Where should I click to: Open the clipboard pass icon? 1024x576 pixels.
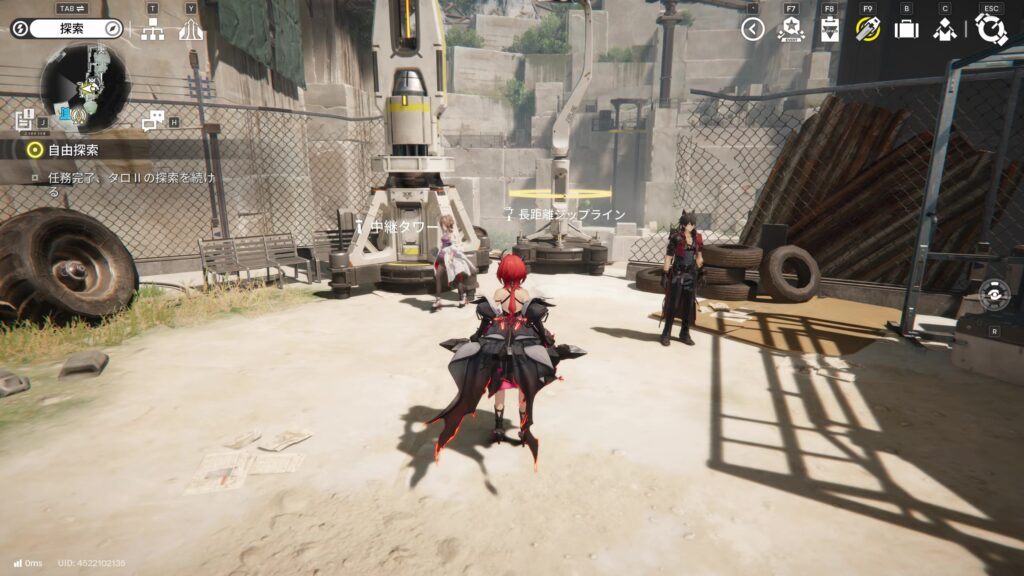coord(829,29)
